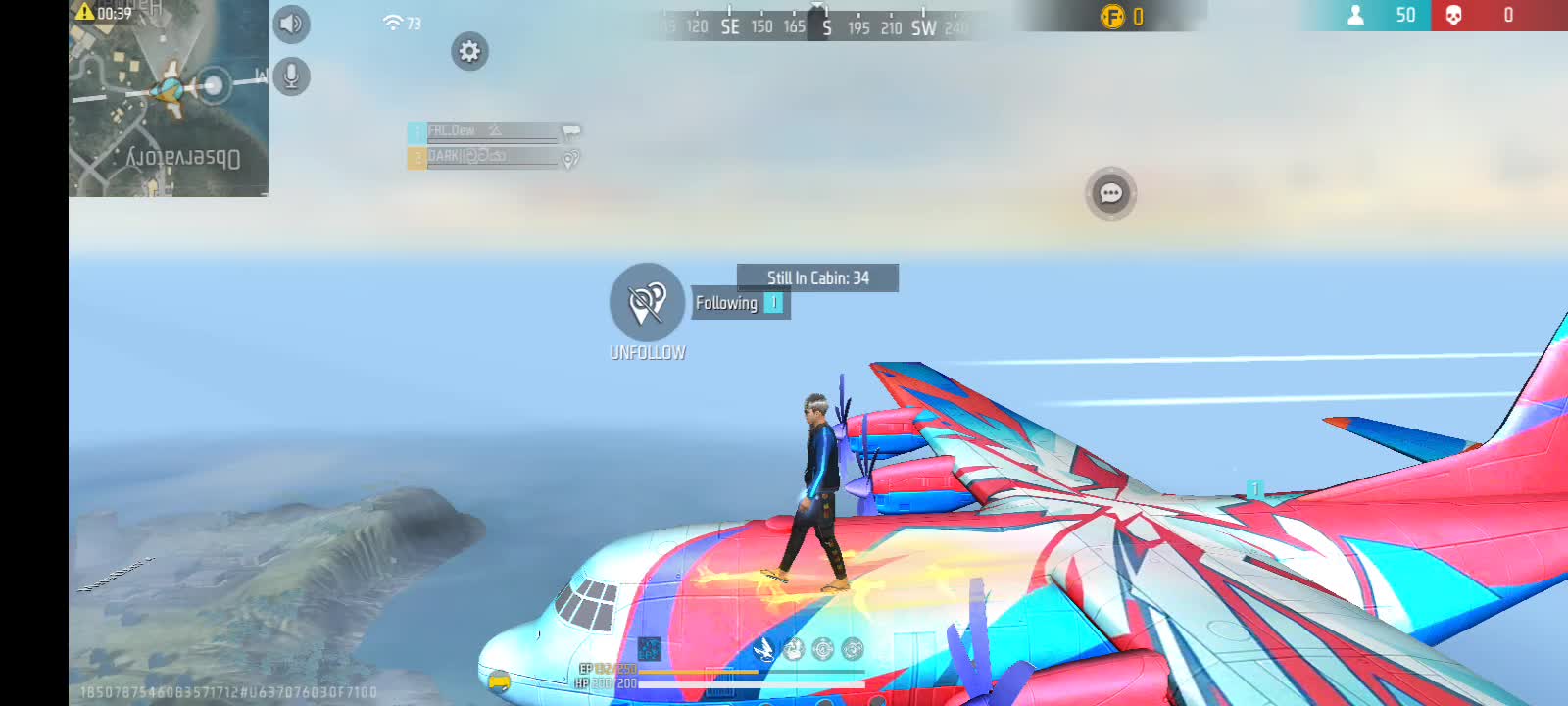Viewport: 1568px width, 706px height.
Task: Unfollow the teammate with the UNFOLLOW button
Action: (x=647, y=302)
